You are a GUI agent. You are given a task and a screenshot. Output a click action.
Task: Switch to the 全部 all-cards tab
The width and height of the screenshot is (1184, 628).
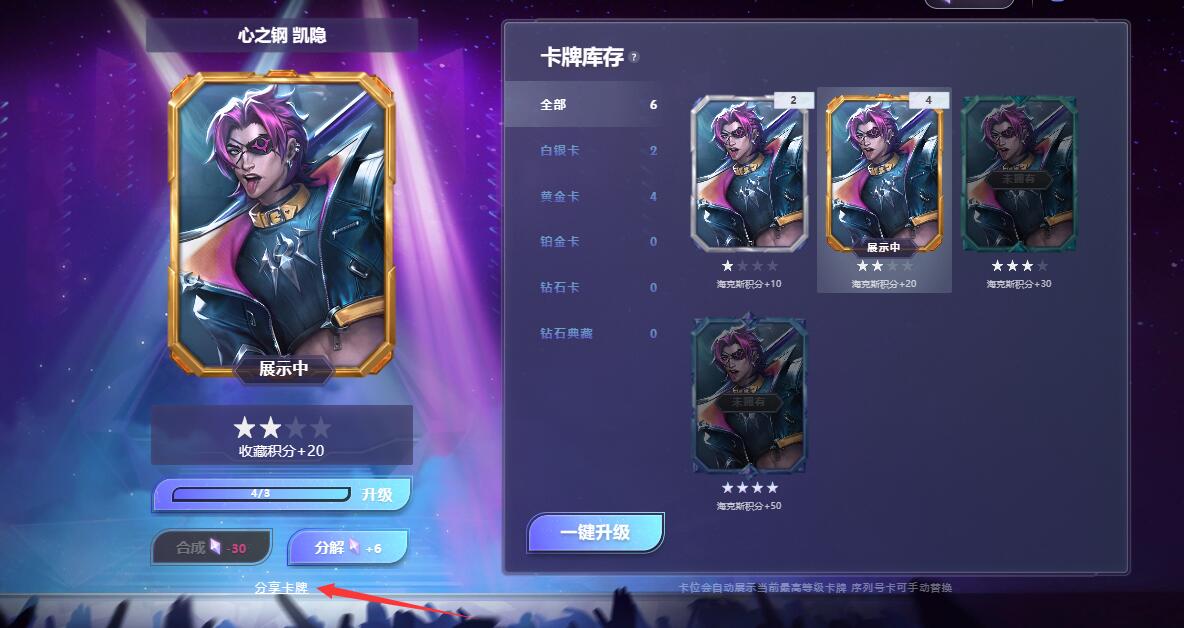[x=582, y=104]
